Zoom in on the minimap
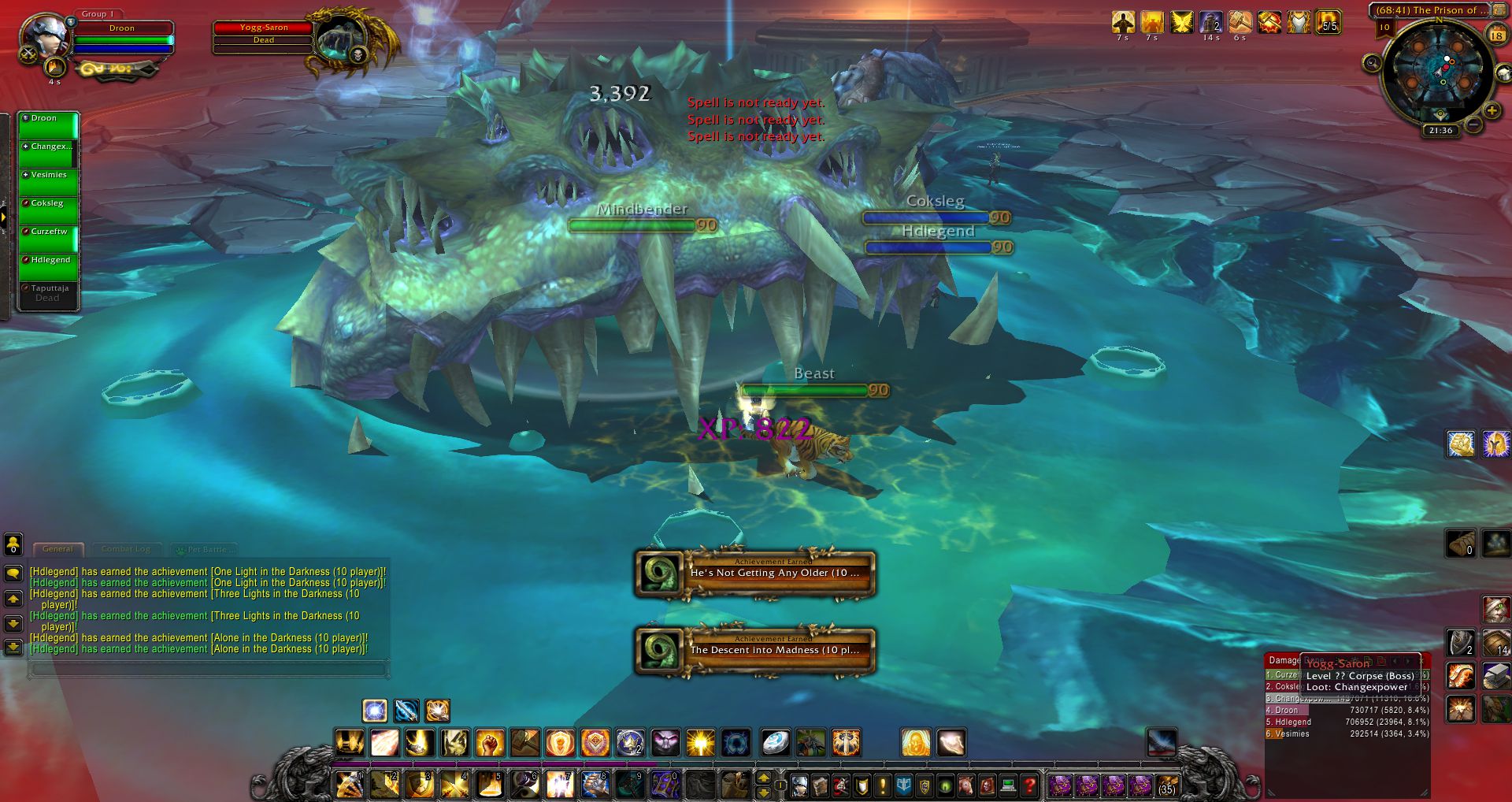The width and height of the screenshot is (1512, 802). click(1491, 110)
